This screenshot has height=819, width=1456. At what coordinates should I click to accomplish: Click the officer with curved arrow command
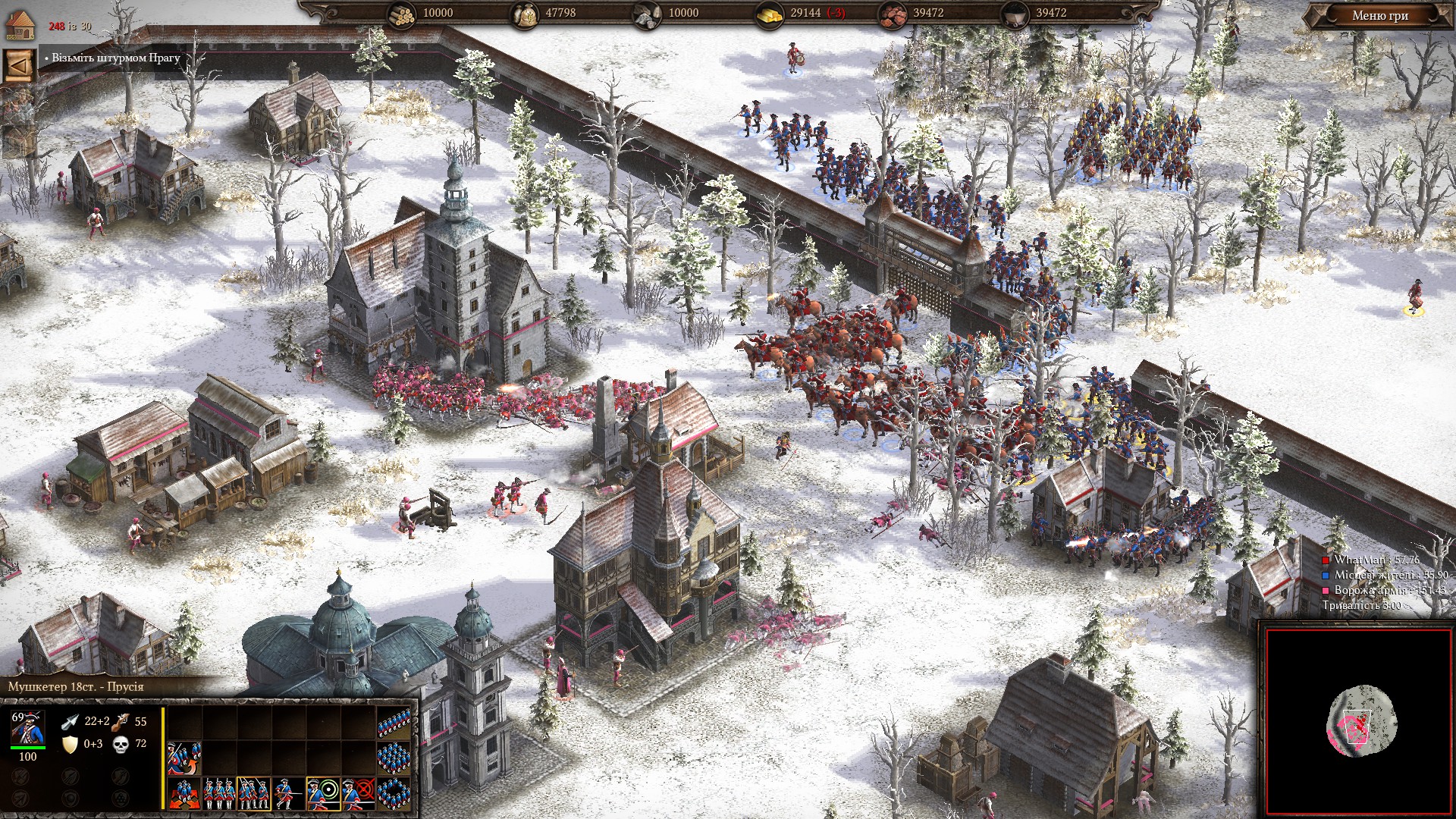tap(184, 758)
